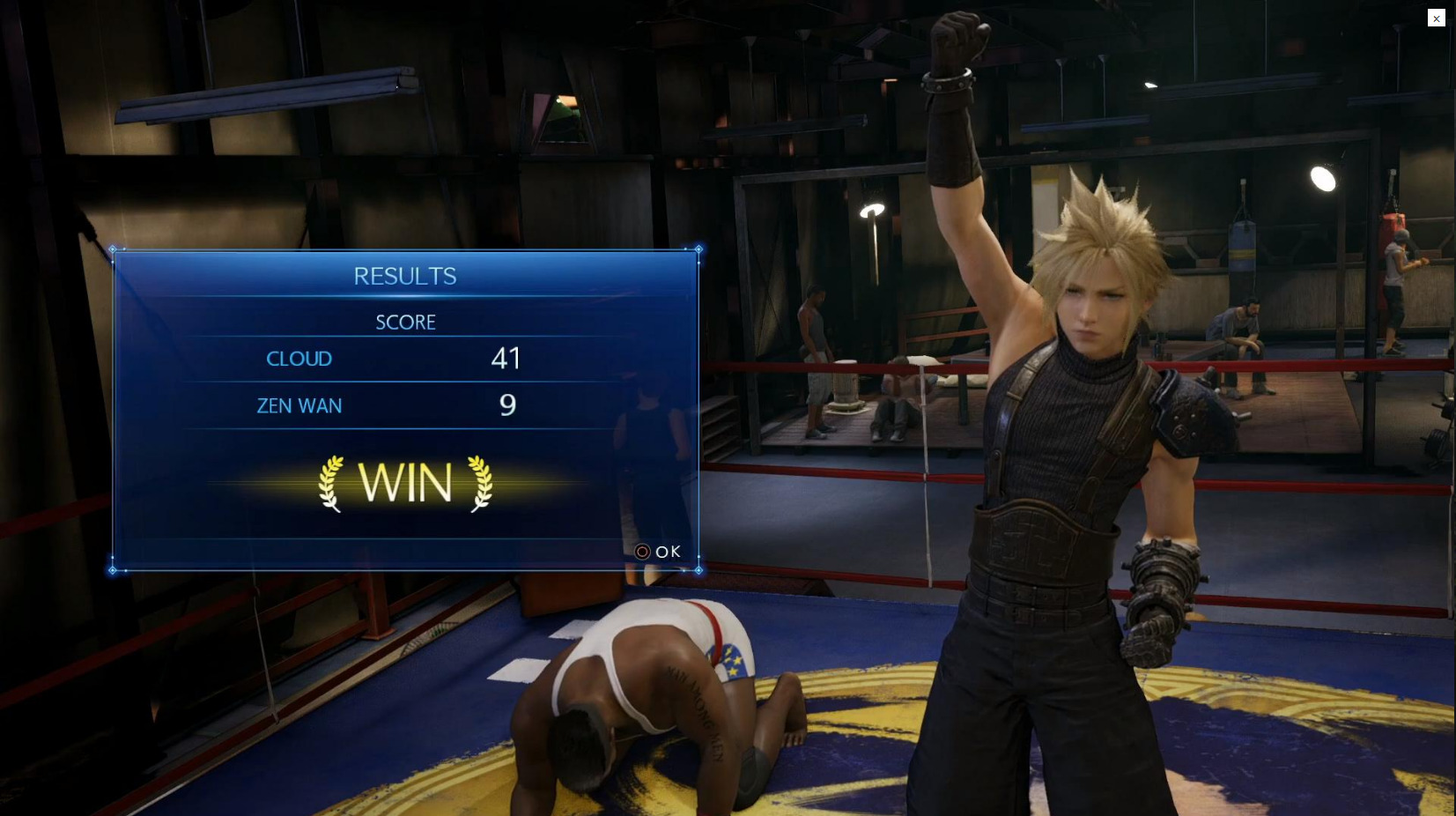This screenshot has width=1456, height=816.
Task: Close the overlay with the X button
Action: pyautogui.click(x=1436, y=18)
